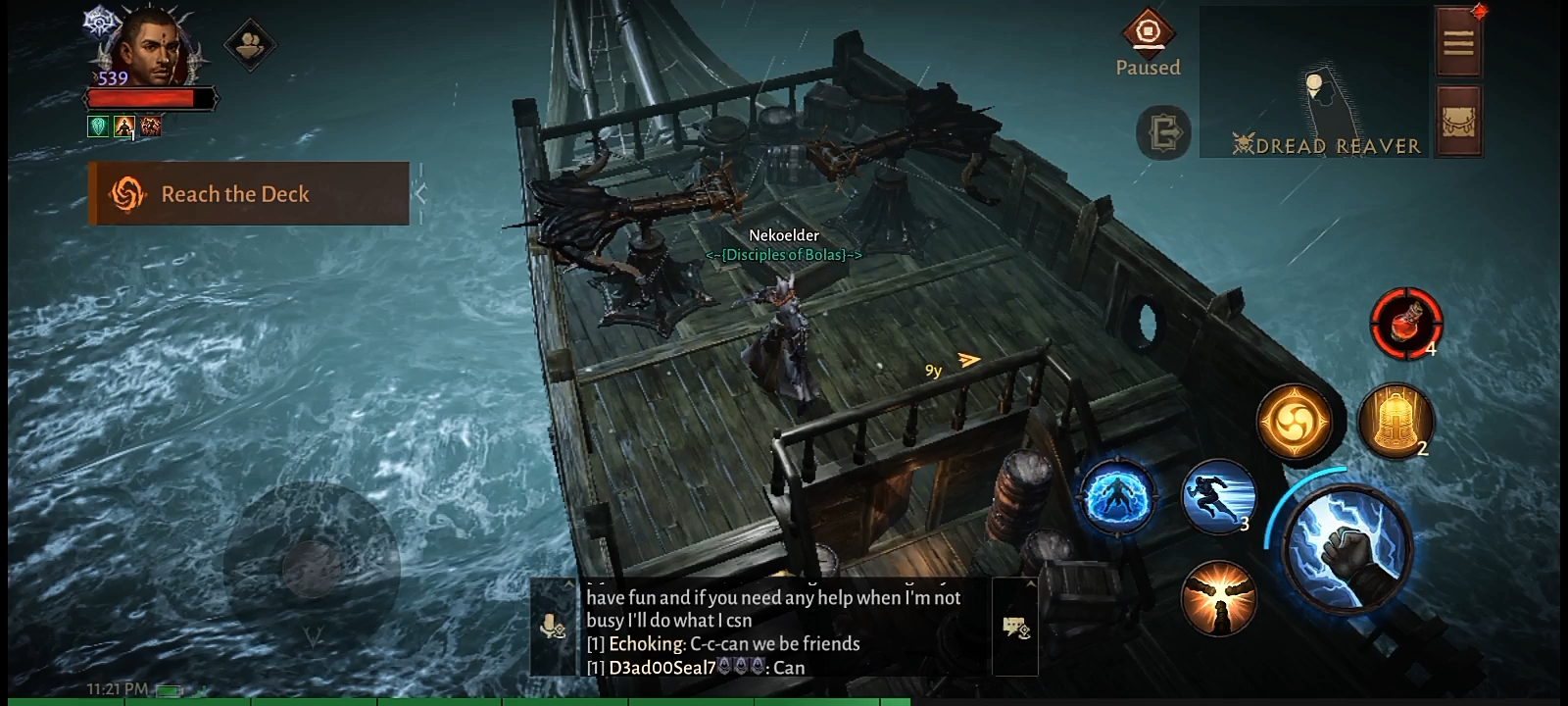This screenshot has height=706, width=1568.
Task: Use the blue dash running skill
Action: click(x=1218, y=496)
